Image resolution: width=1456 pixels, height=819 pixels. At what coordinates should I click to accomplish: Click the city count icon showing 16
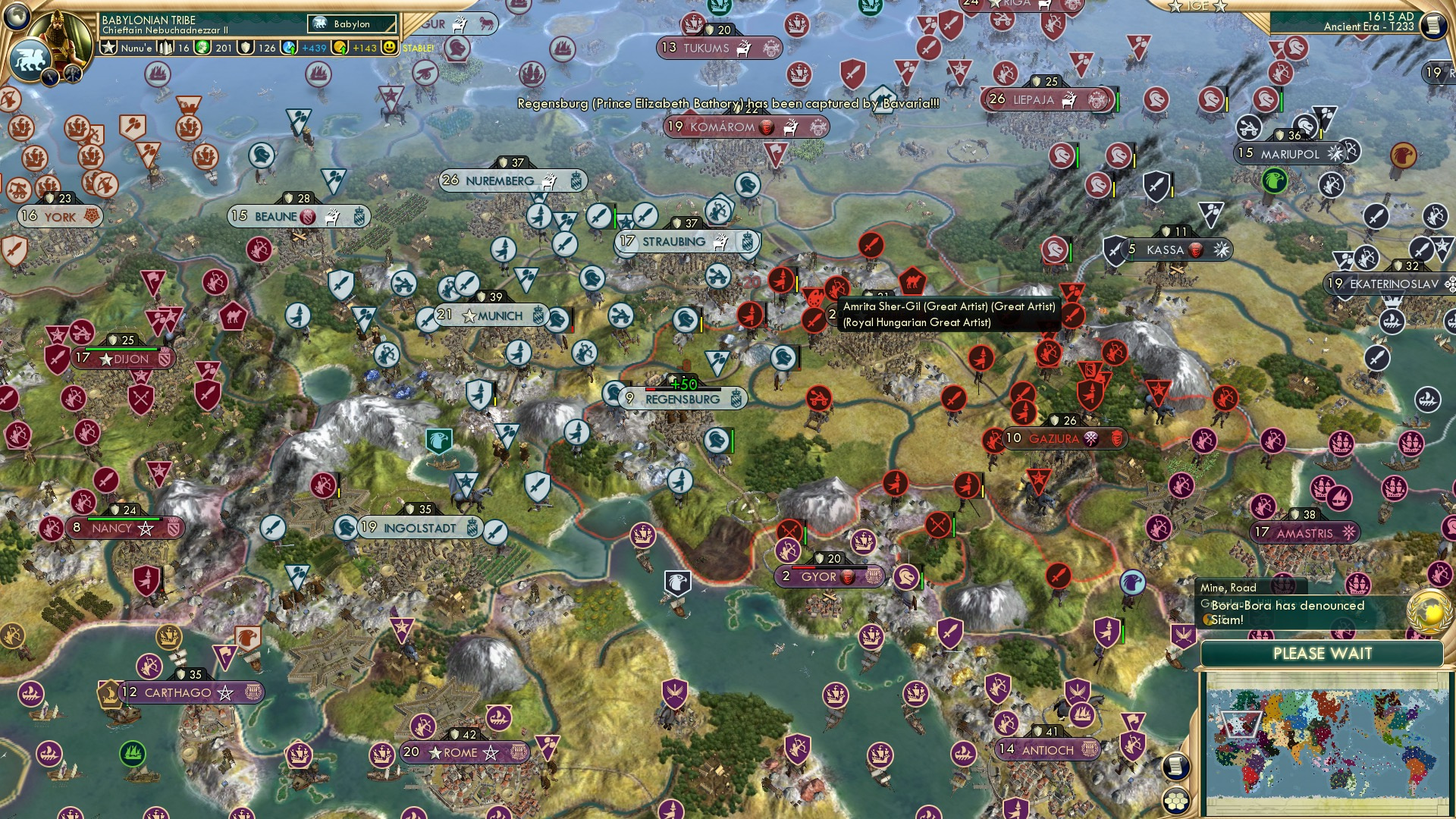tap(165, 47)
